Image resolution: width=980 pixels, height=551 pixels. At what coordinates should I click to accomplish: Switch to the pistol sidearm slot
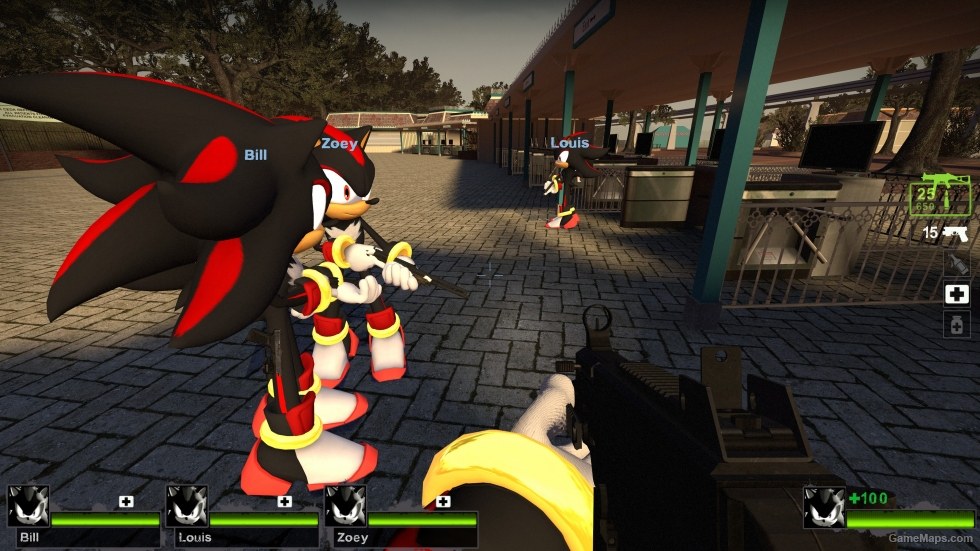point(956,233)
